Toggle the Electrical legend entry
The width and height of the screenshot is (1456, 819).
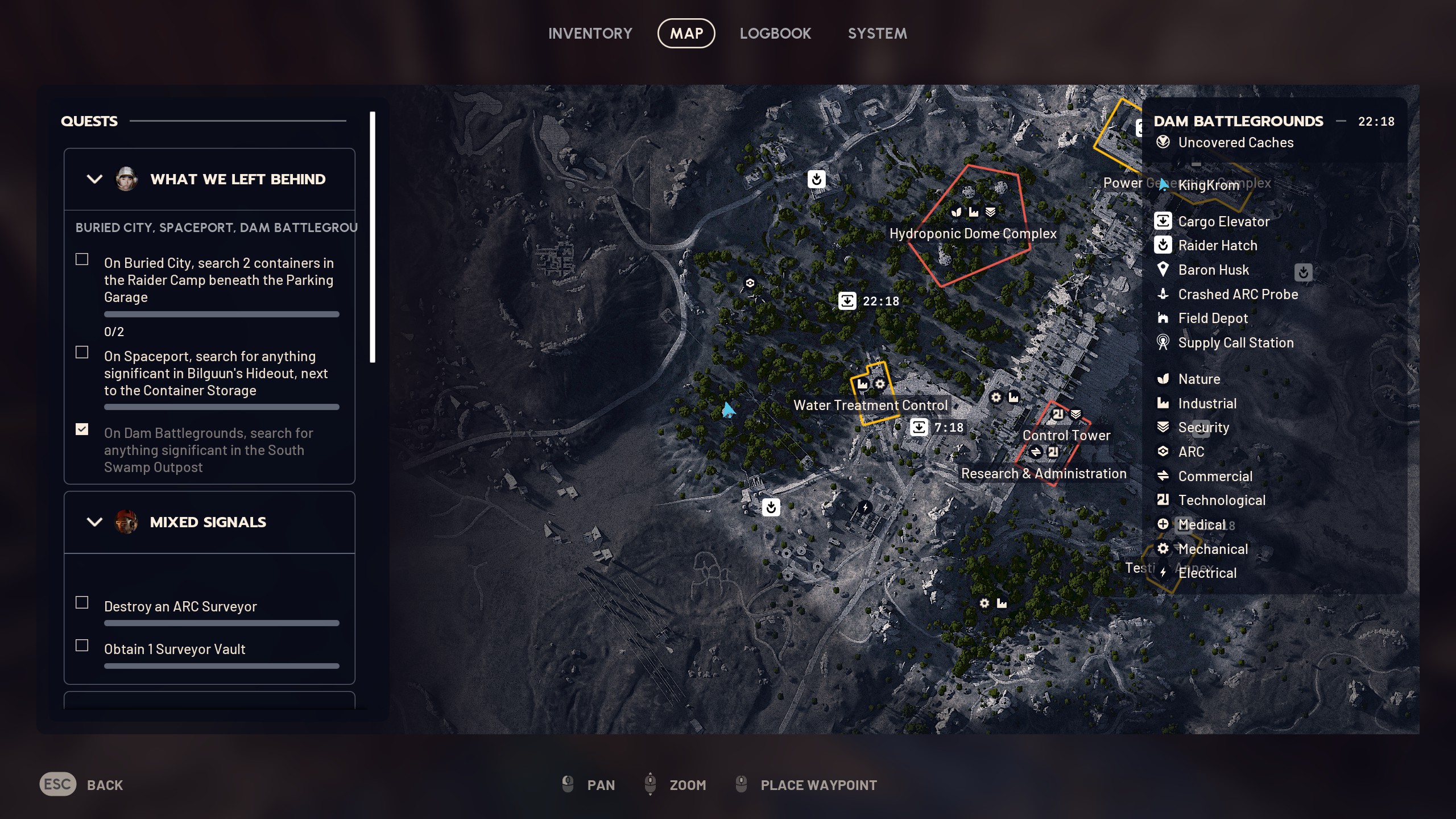pos(1207,573)
